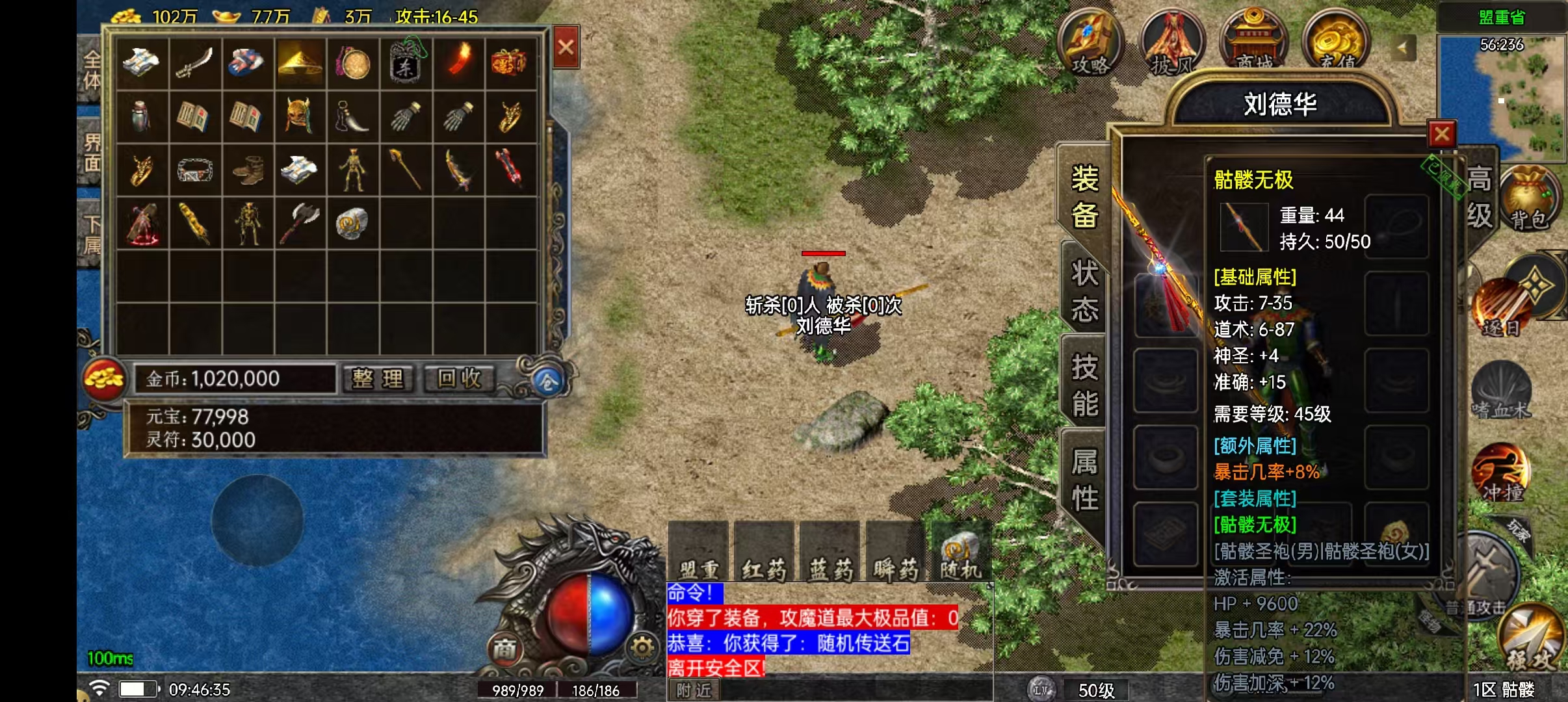The image size is (1568, 702).
Task: Close the character equipment panel
Action: click(1441, 135)
